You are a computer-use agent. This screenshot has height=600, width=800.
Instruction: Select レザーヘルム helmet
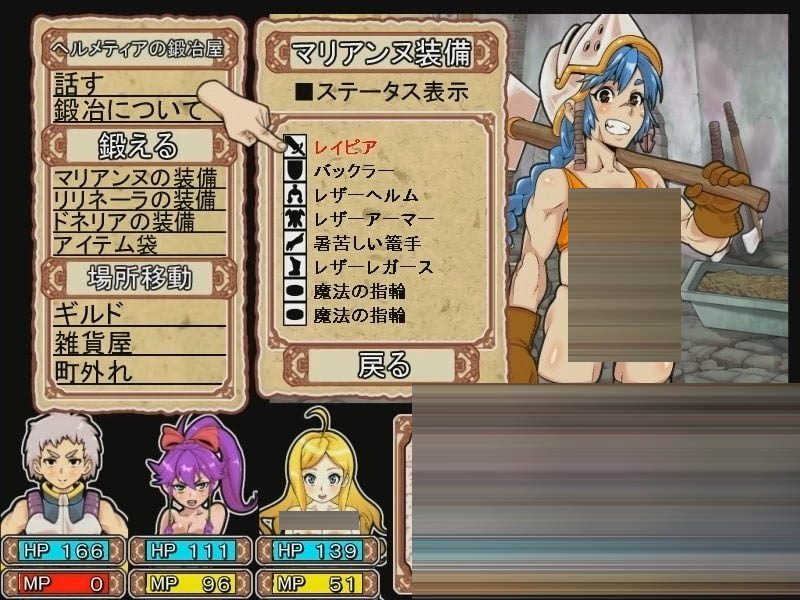click(364, 195)
